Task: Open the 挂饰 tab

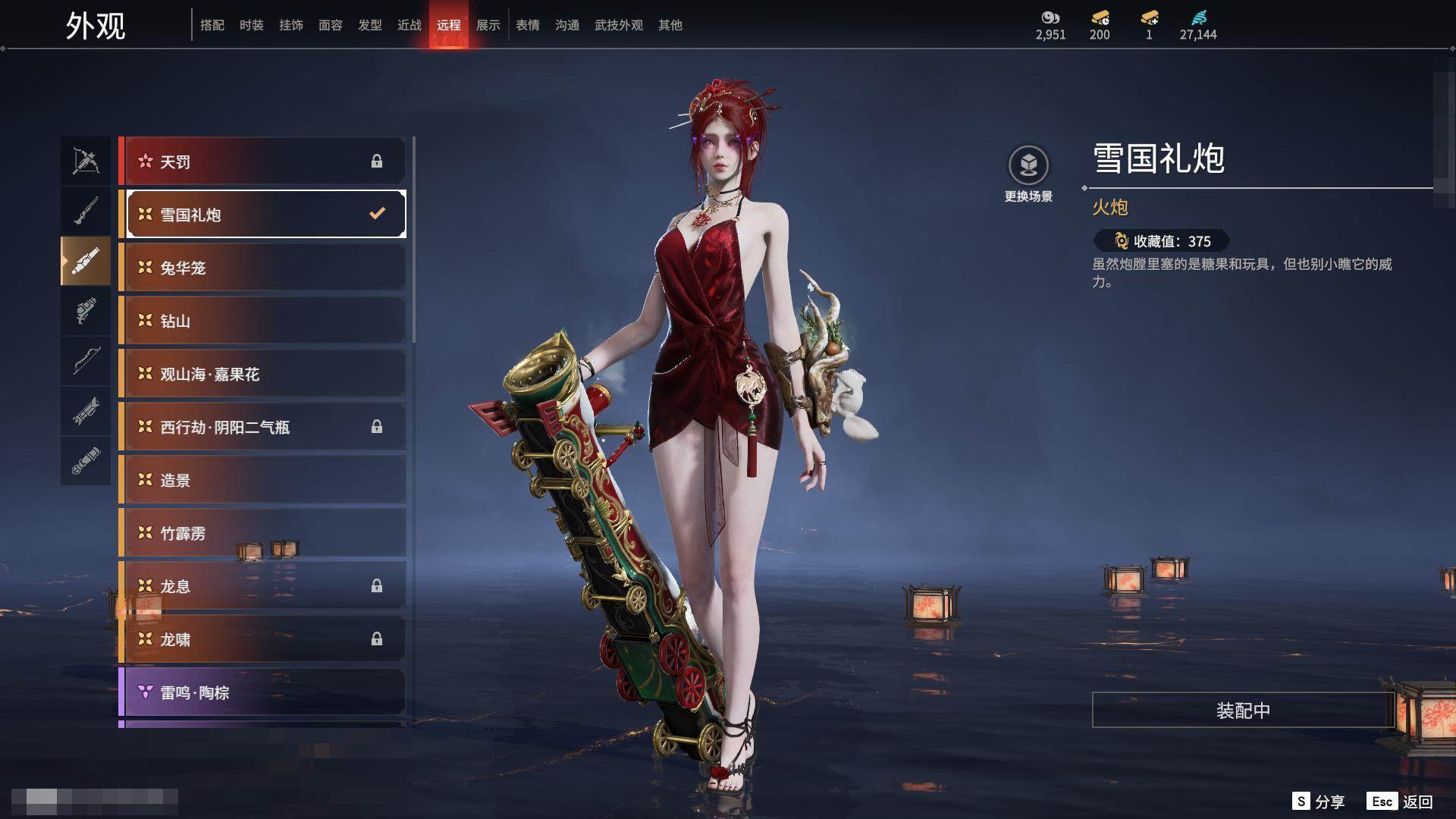Action: point(290,25)
